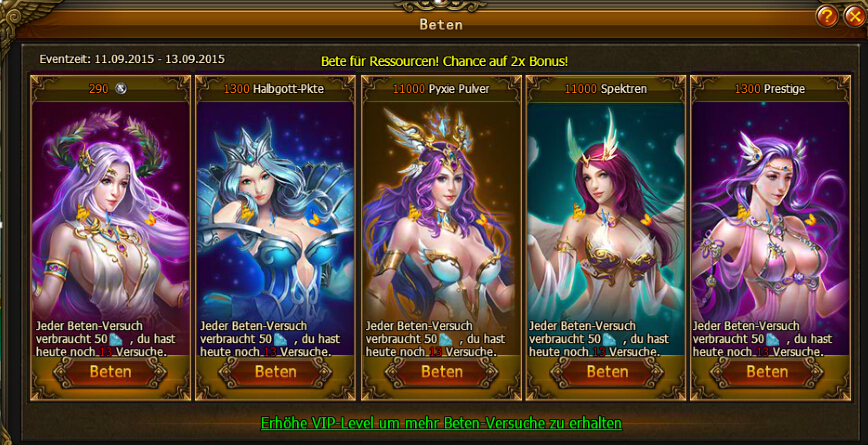The height and width of the screenshot is (445, 868).
Task: Use Beten on the 1300 Prestige card
Action: tap(768, 372)
